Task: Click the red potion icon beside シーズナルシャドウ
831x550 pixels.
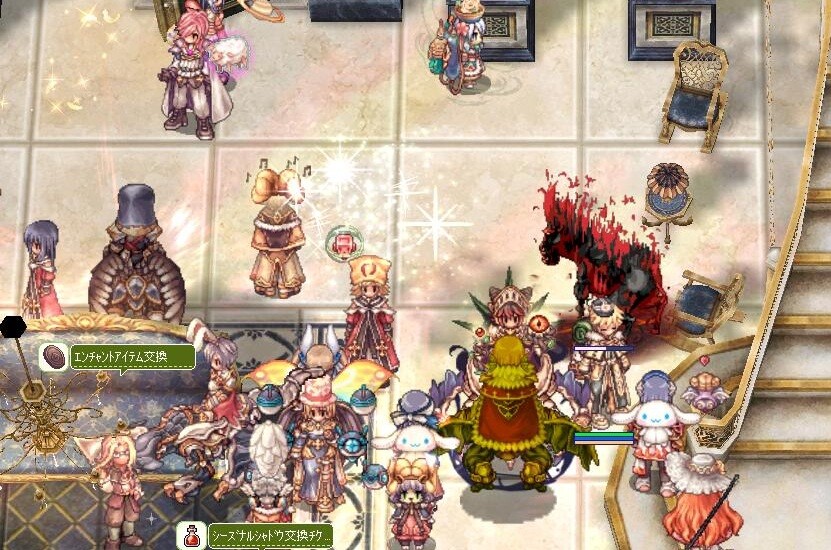Action: (x=191, y=535)
